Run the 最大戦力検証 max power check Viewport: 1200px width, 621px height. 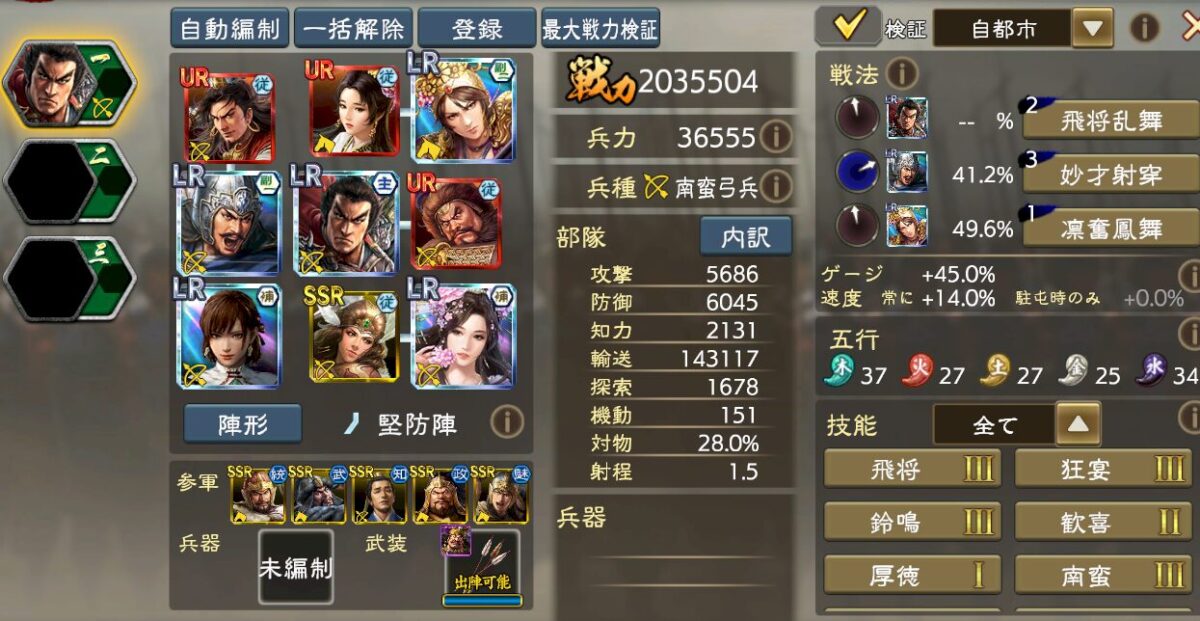click(600, 29)
